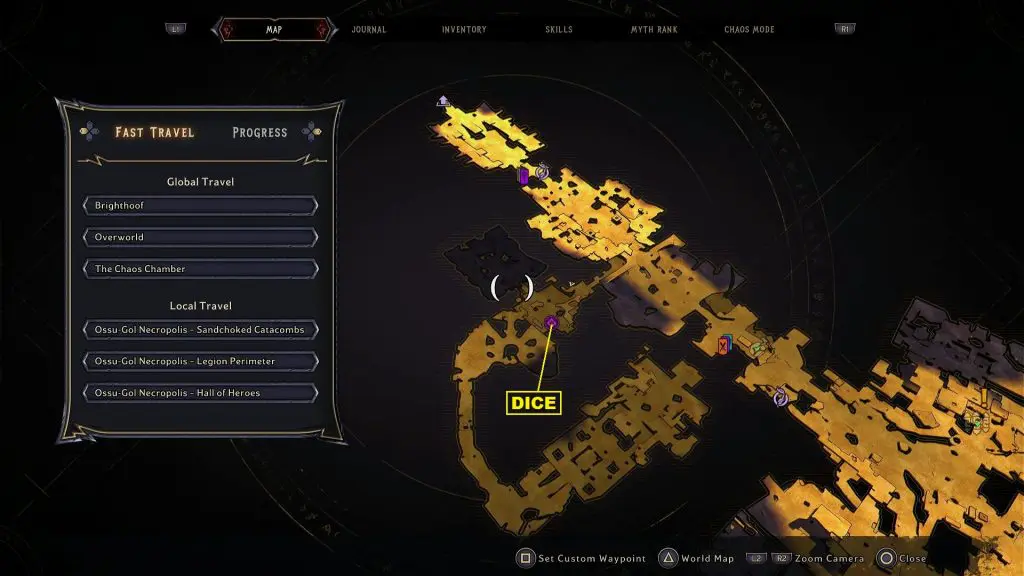This screenshot has height=576, width=1024.
Task: Travel to The Chaos Chamber
Action: [200, 269]
